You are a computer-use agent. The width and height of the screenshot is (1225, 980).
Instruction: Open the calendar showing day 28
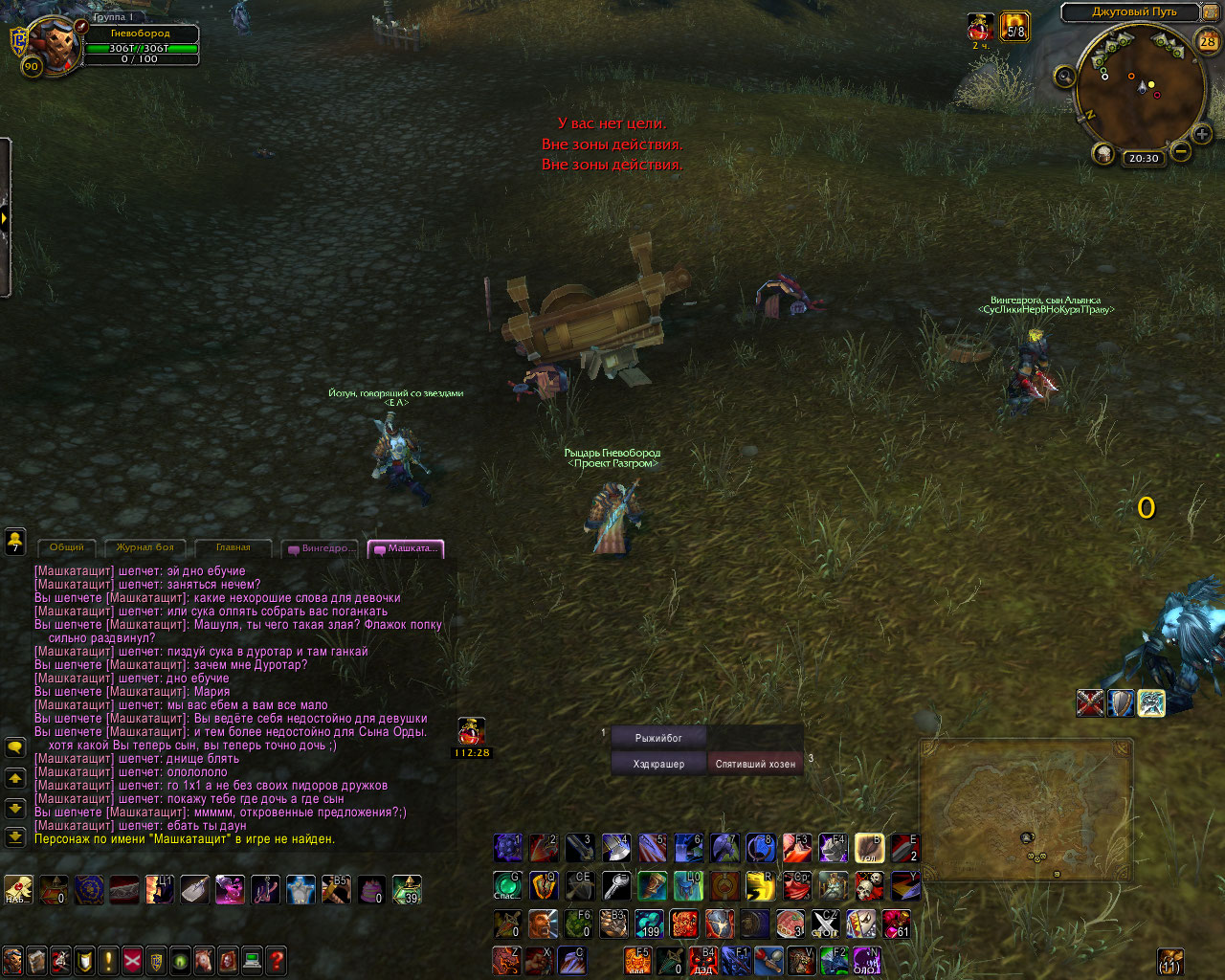1208,41
